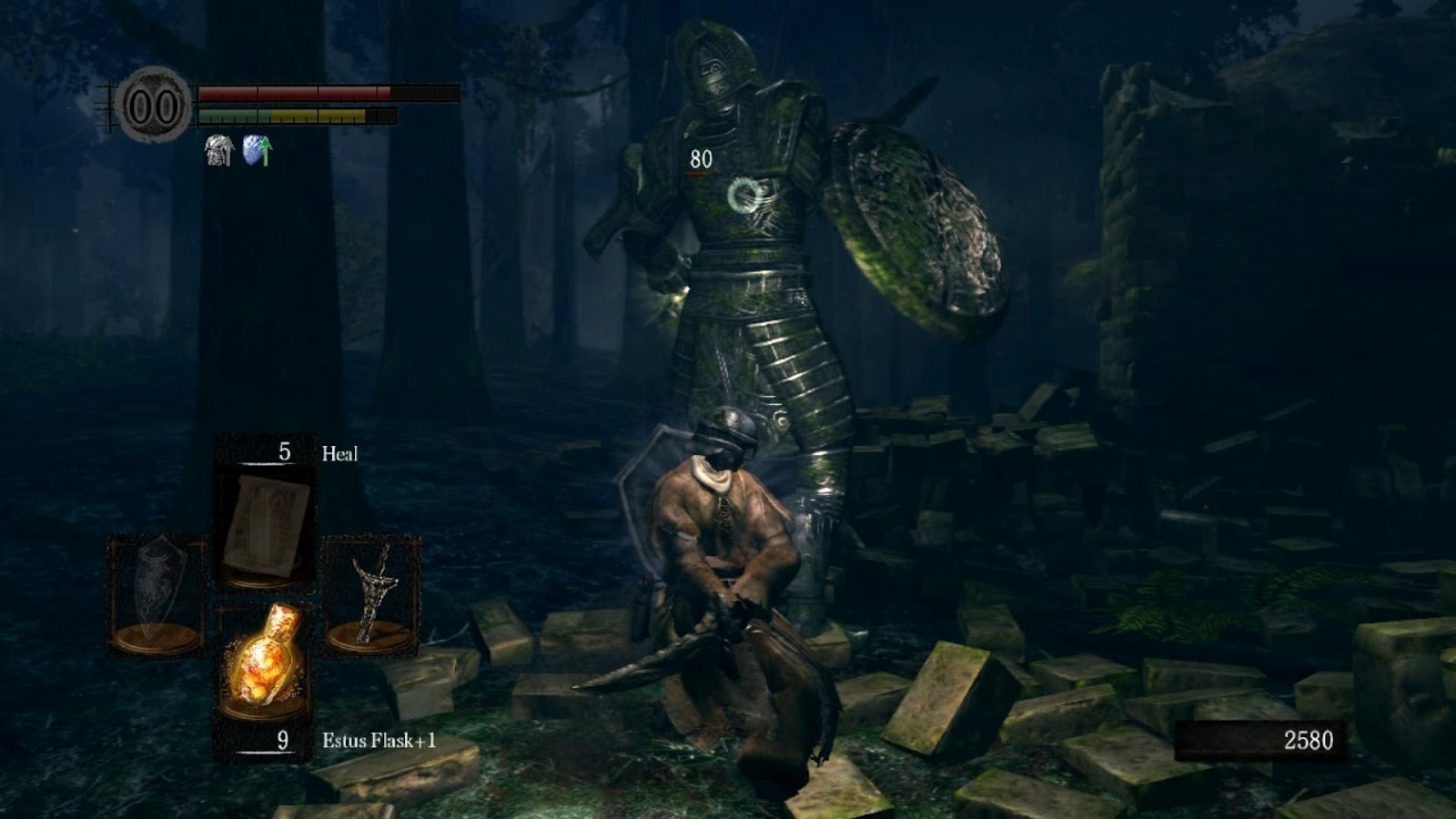This screenshot has height=819, width=1456.
Task: Click the Estus Flask+1 item slot
Action: (x=265, y=660)
